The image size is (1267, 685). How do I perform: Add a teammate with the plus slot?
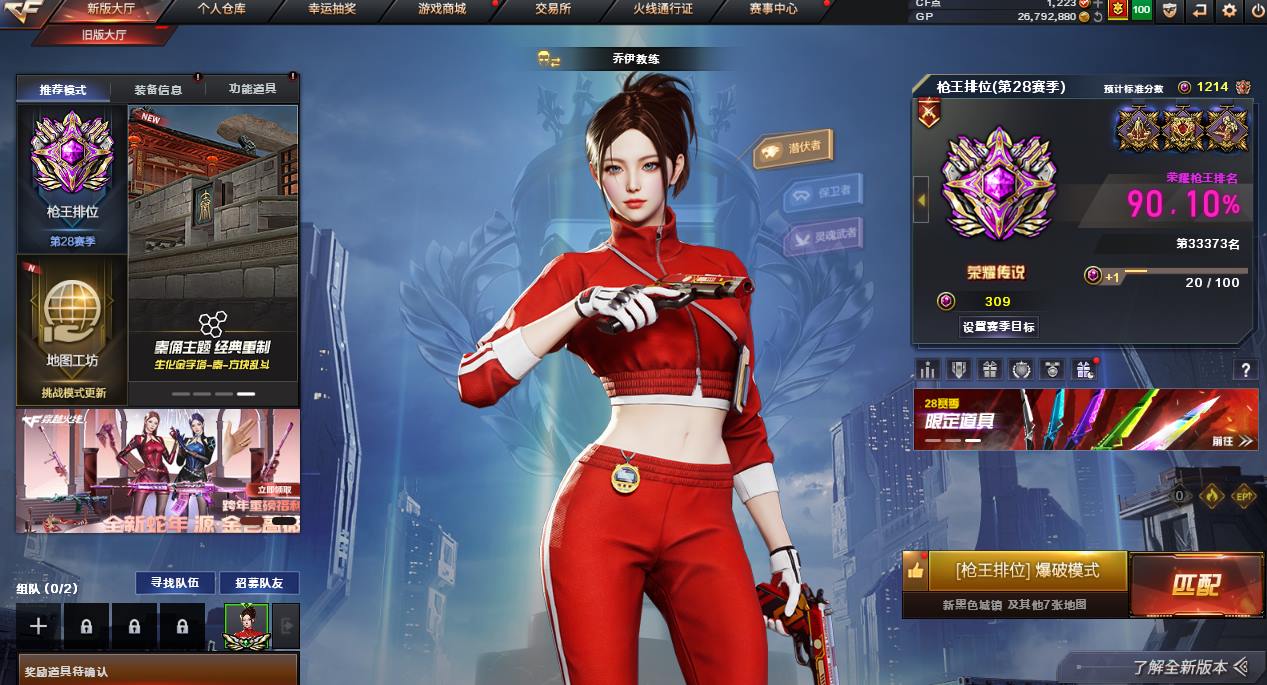[x=38, y=626]
